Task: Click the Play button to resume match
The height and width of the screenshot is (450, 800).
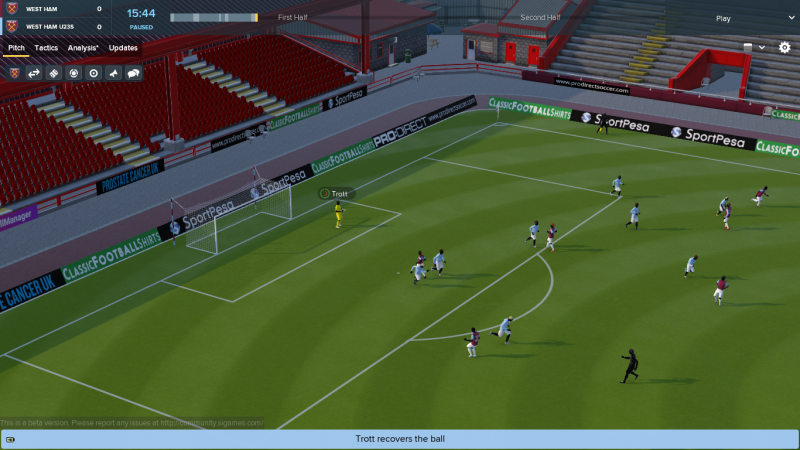Action: coord(724,18)
